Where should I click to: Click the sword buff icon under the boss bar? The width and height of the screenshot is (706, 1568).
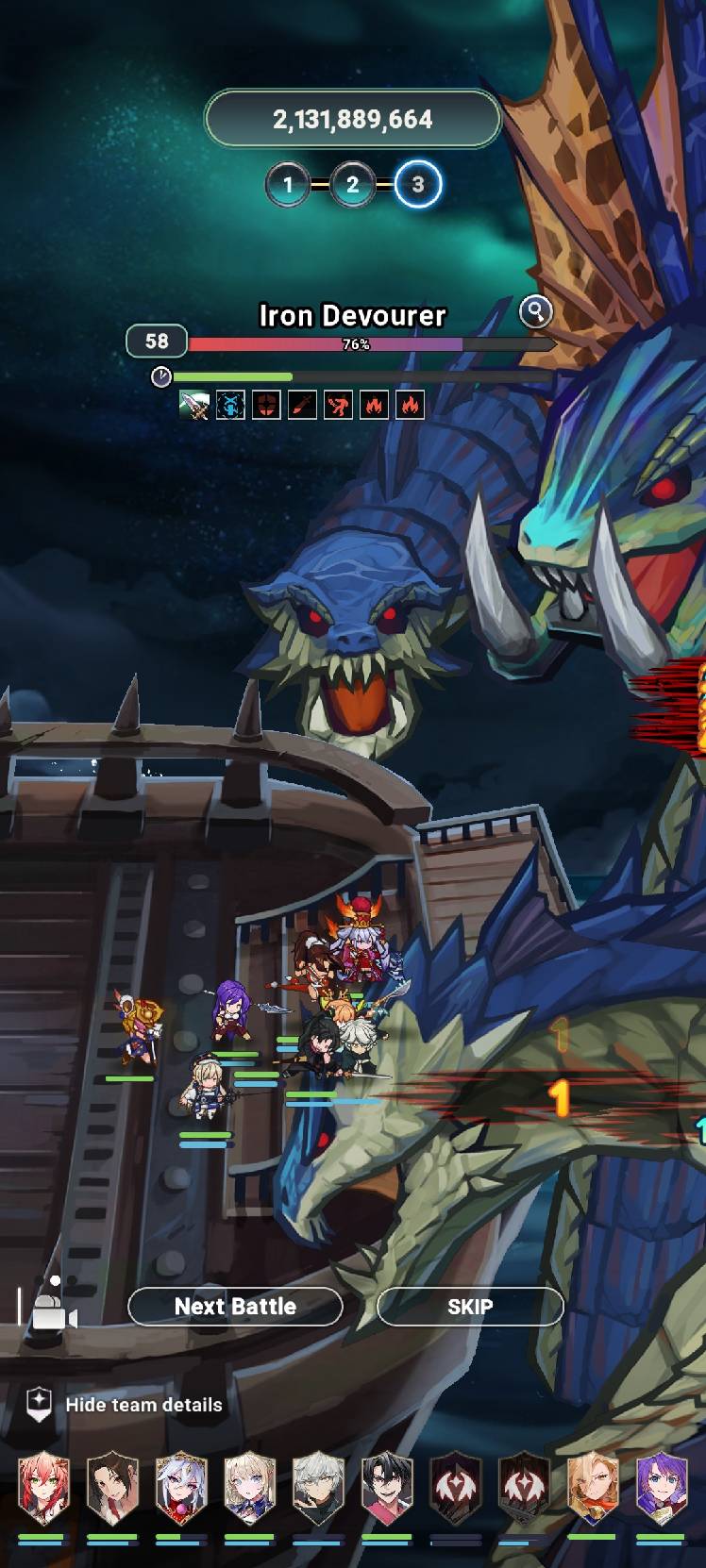194,406
